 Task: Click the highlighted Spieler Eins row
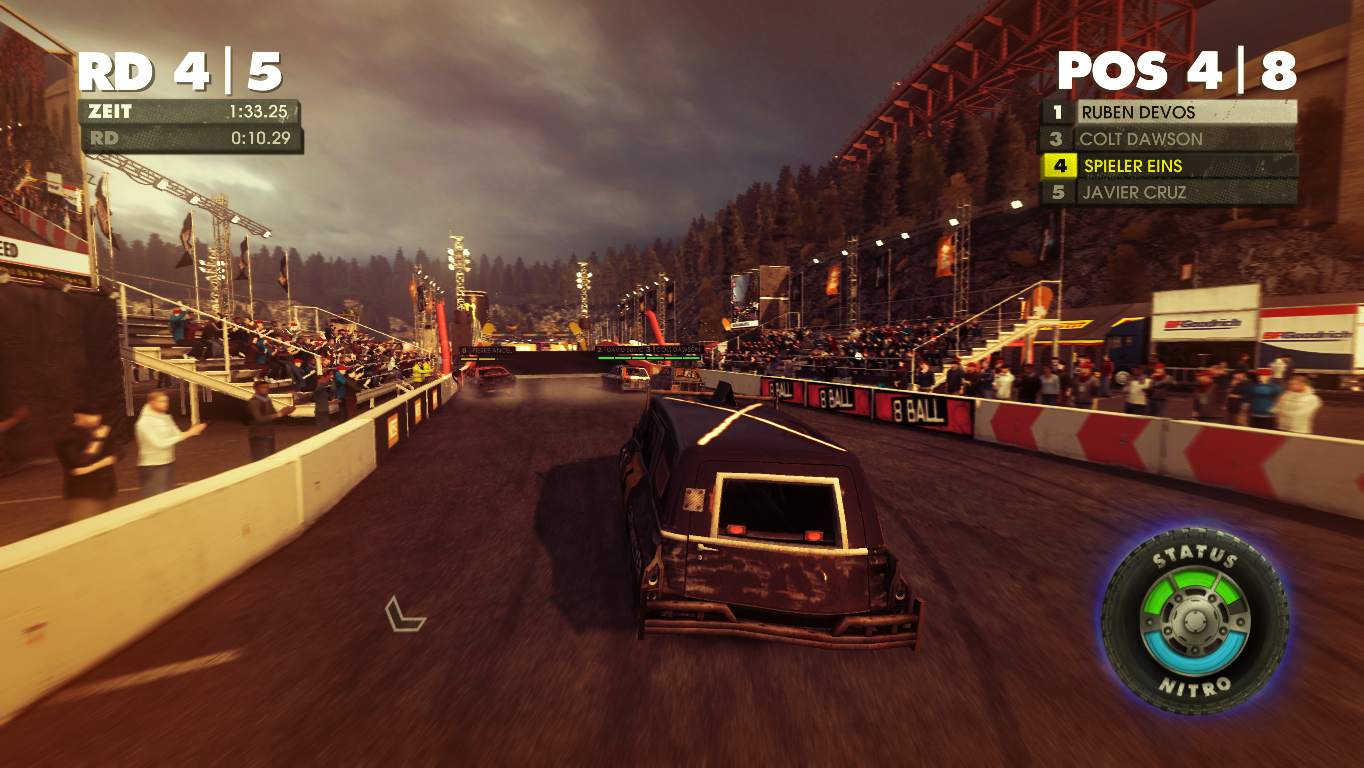1168,166
